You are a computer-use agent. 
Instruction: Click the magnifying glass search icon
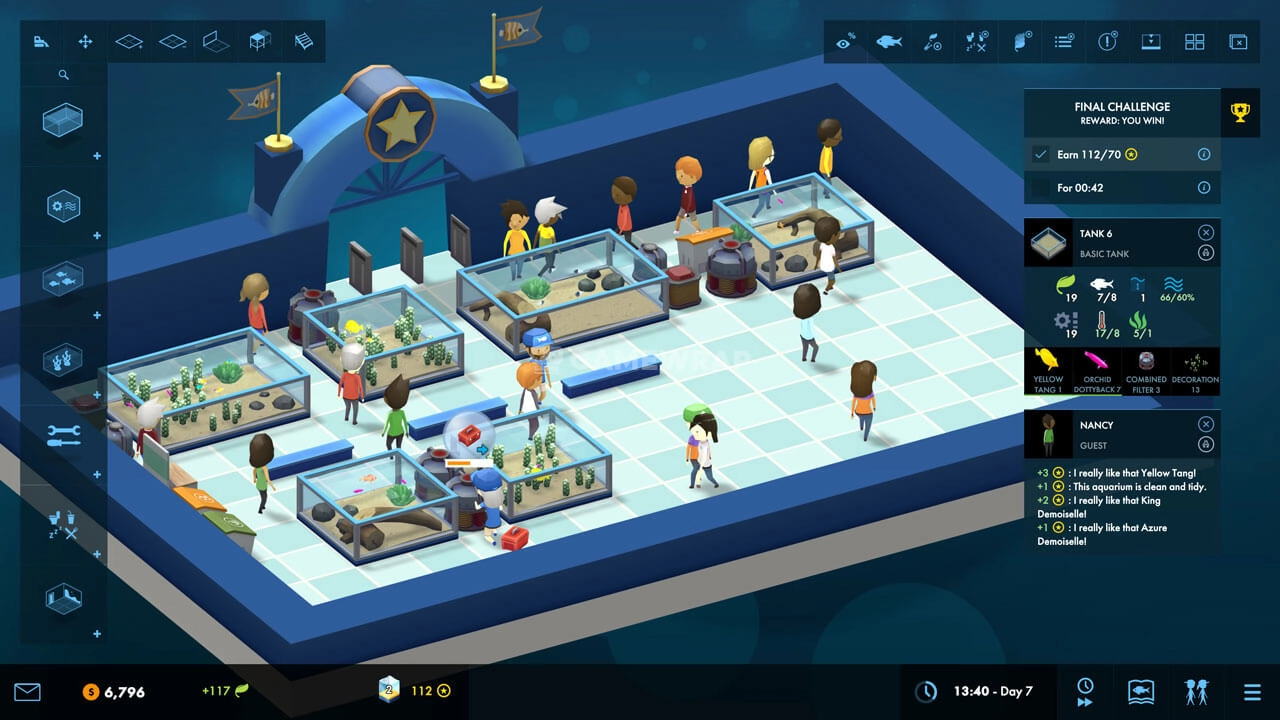point(63,75)
